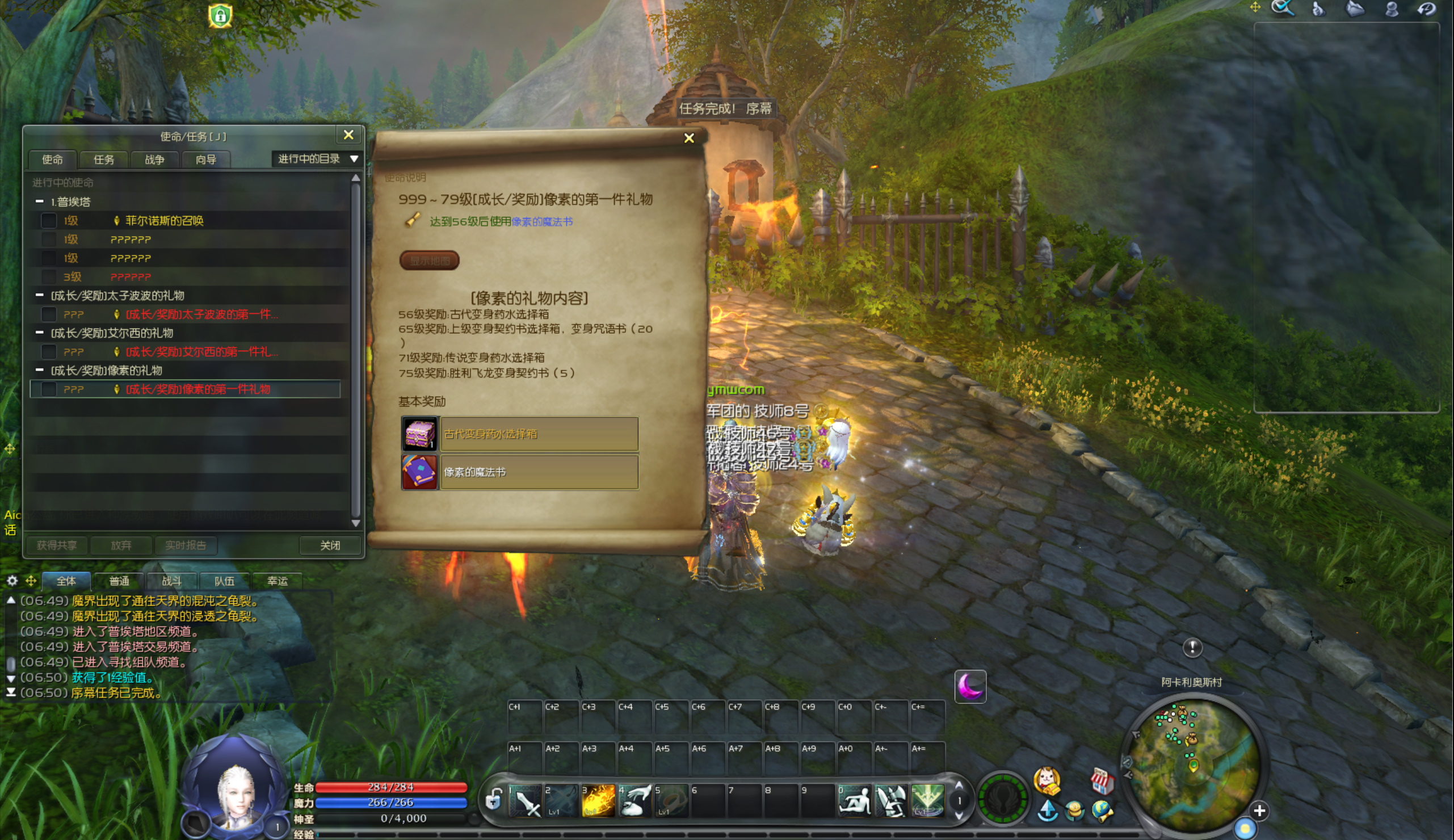Open the shop storefront icon

(1101, 780)
